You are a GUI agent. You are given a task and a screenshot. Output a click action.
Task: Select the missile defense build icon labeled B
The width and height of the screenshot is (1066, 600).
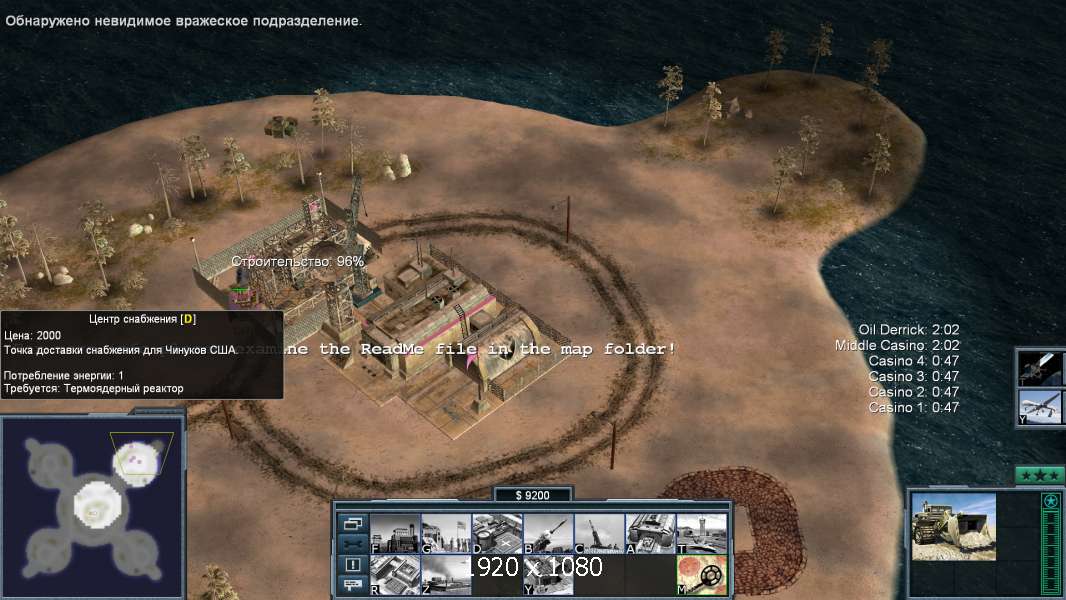tap(548, 534)
